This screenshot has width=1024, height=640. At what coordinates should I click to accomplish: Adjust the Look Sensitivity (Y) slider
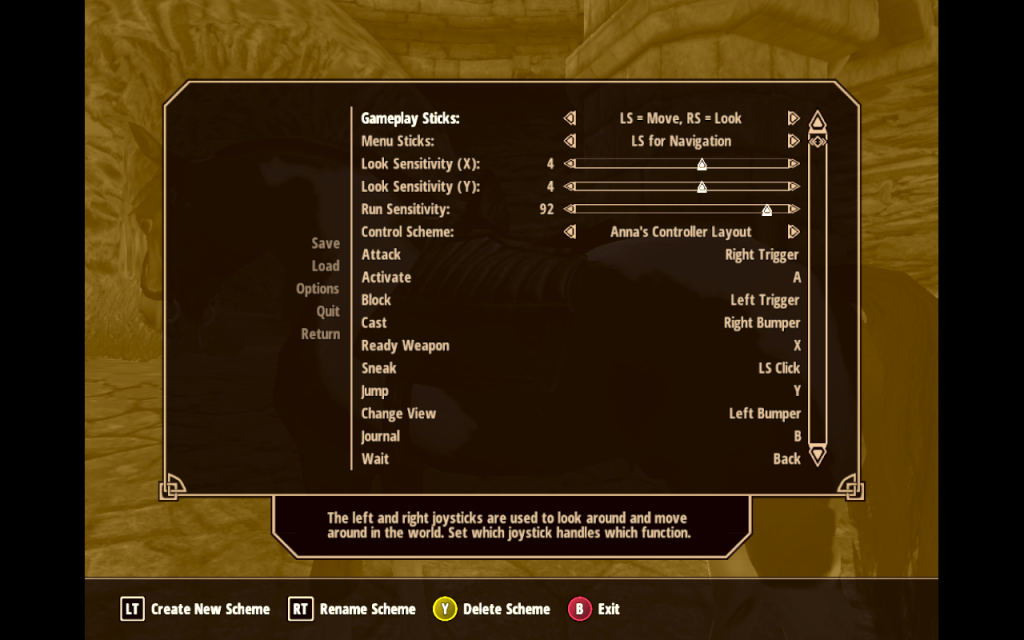(701, 187)
